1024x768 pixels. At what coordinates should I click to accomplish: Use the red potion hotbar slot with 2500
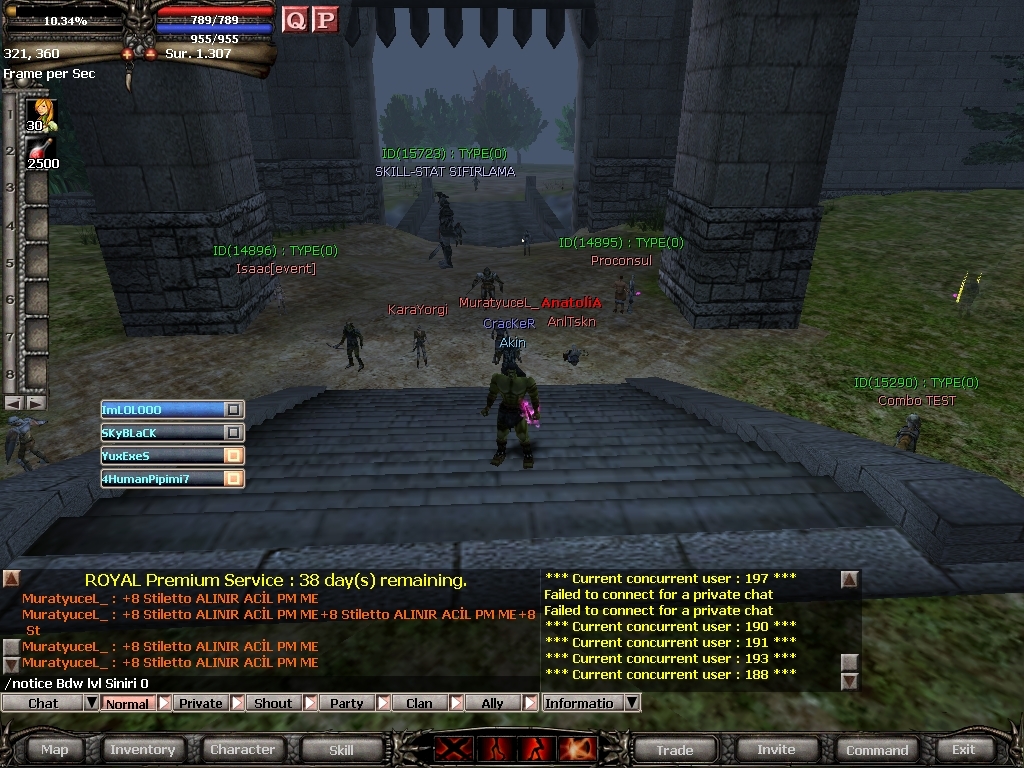point(40,152)
